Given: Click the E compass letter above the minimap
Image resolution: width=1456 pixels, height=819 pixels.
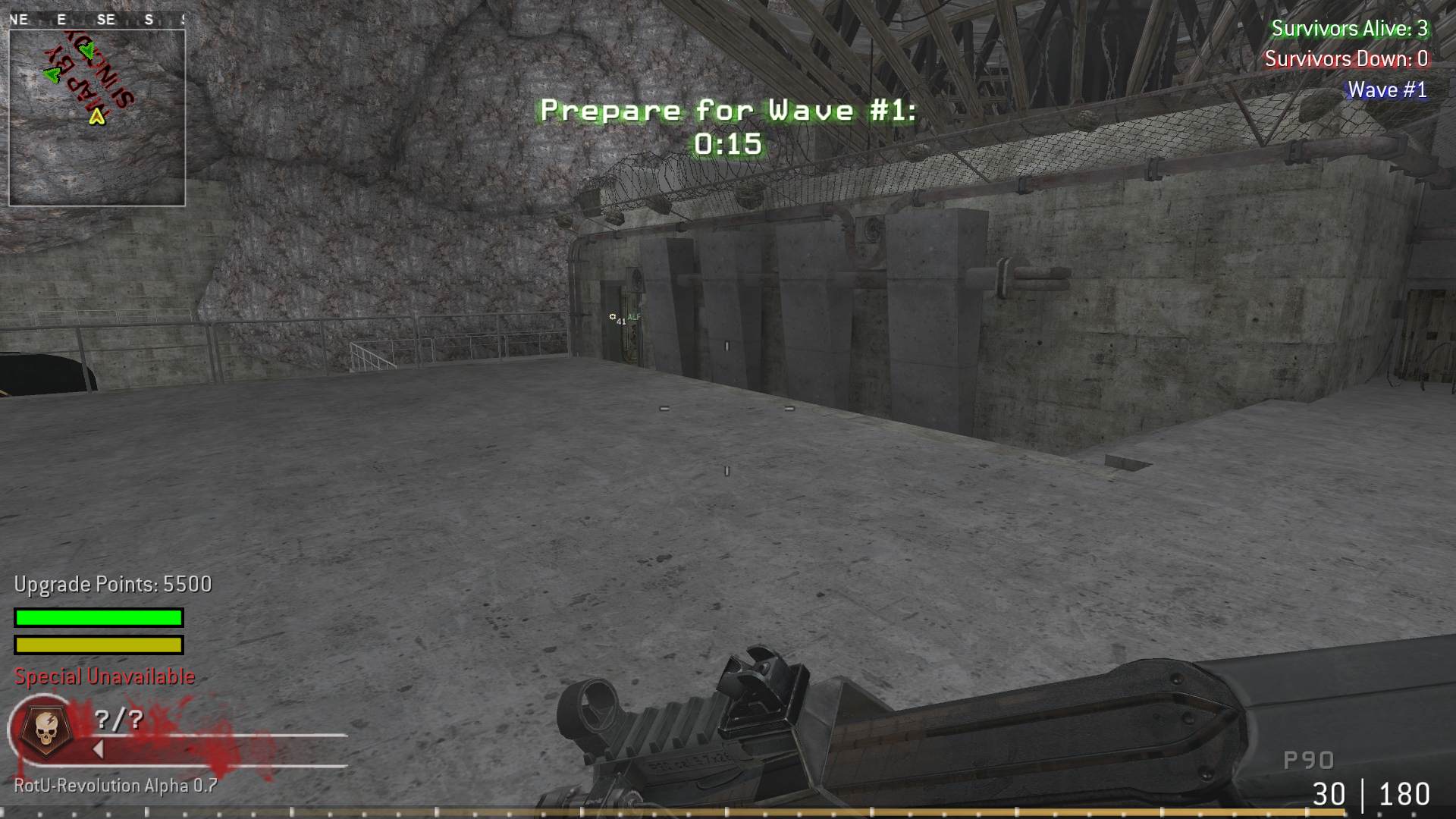Looking at the screenshot, I should 60,20.
